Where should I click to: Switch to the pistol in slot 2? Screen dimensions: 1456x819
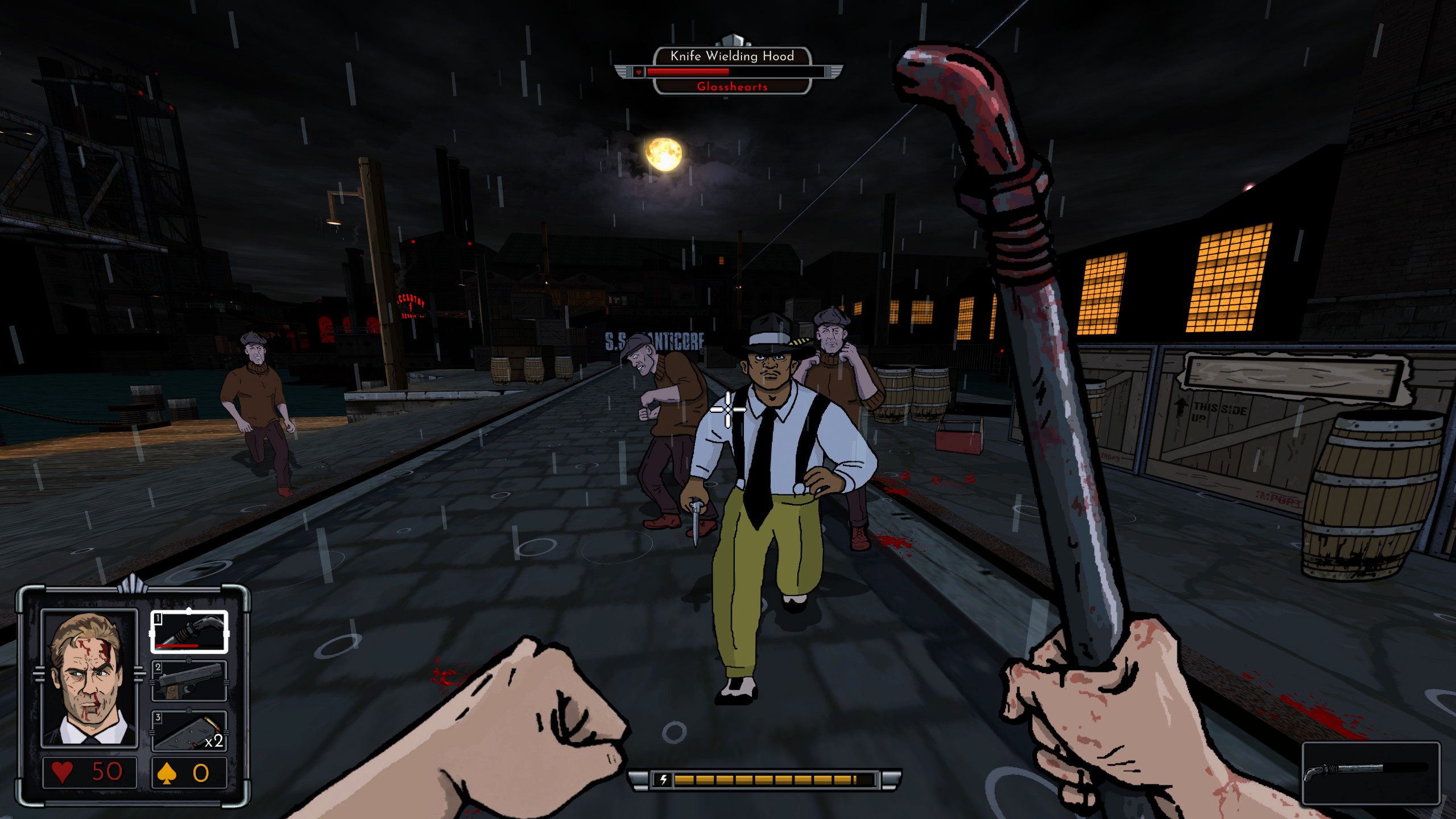pyautogui.click(x=189, y=681)
